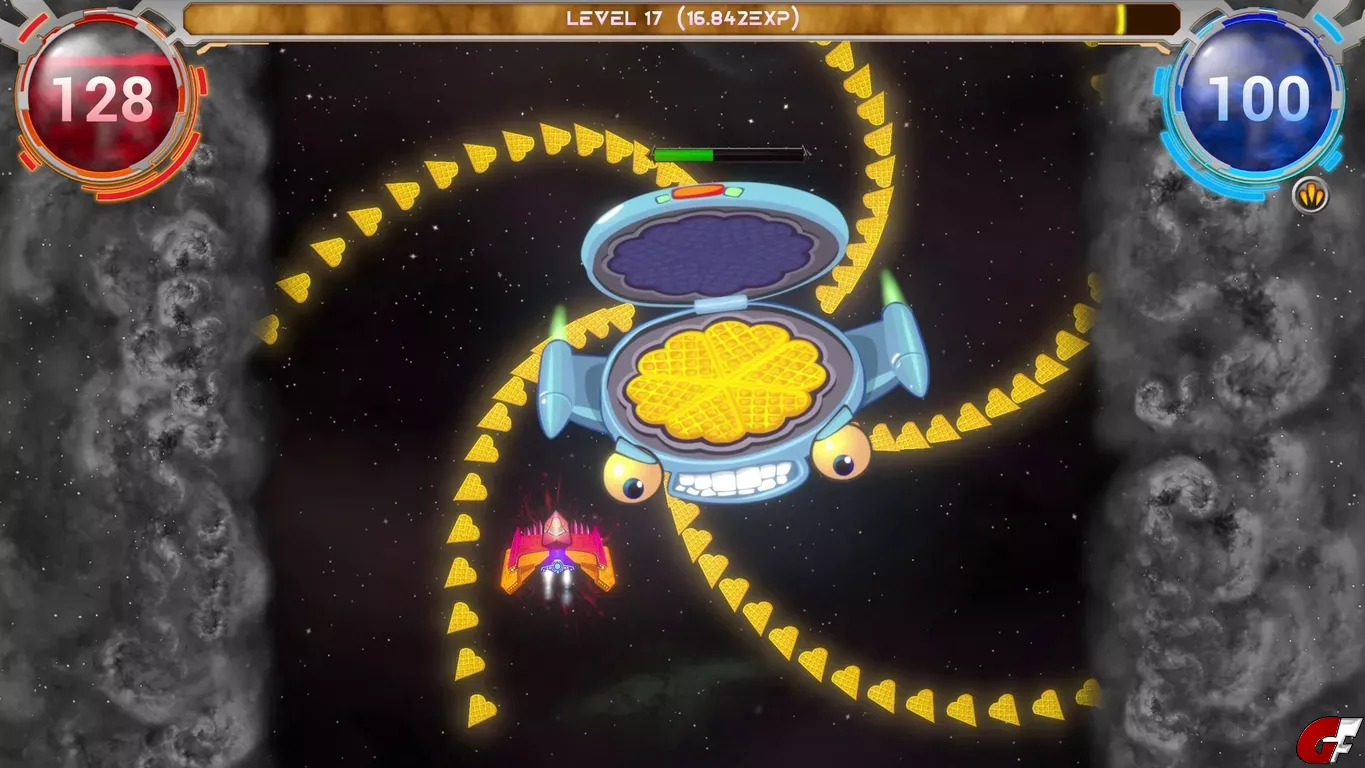1365x768 pixels.
Task: Activate the triple-shot spread weapon icon
Action: [1310, 195]
